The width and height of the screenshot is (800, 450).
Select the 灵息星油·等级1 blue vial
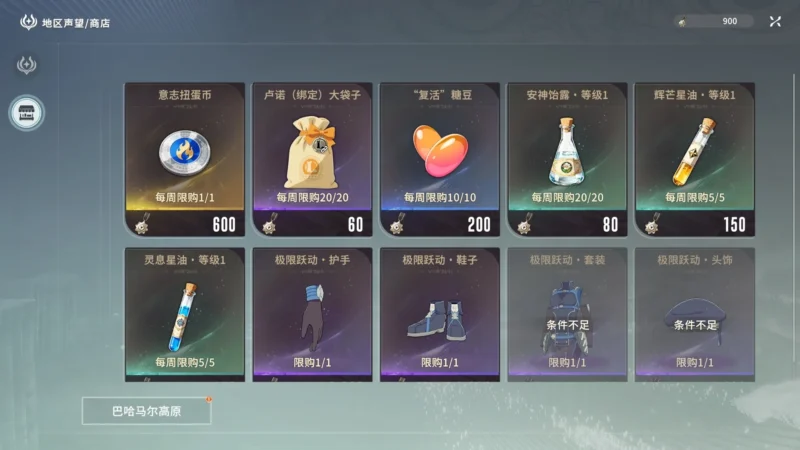click(185, 313)
